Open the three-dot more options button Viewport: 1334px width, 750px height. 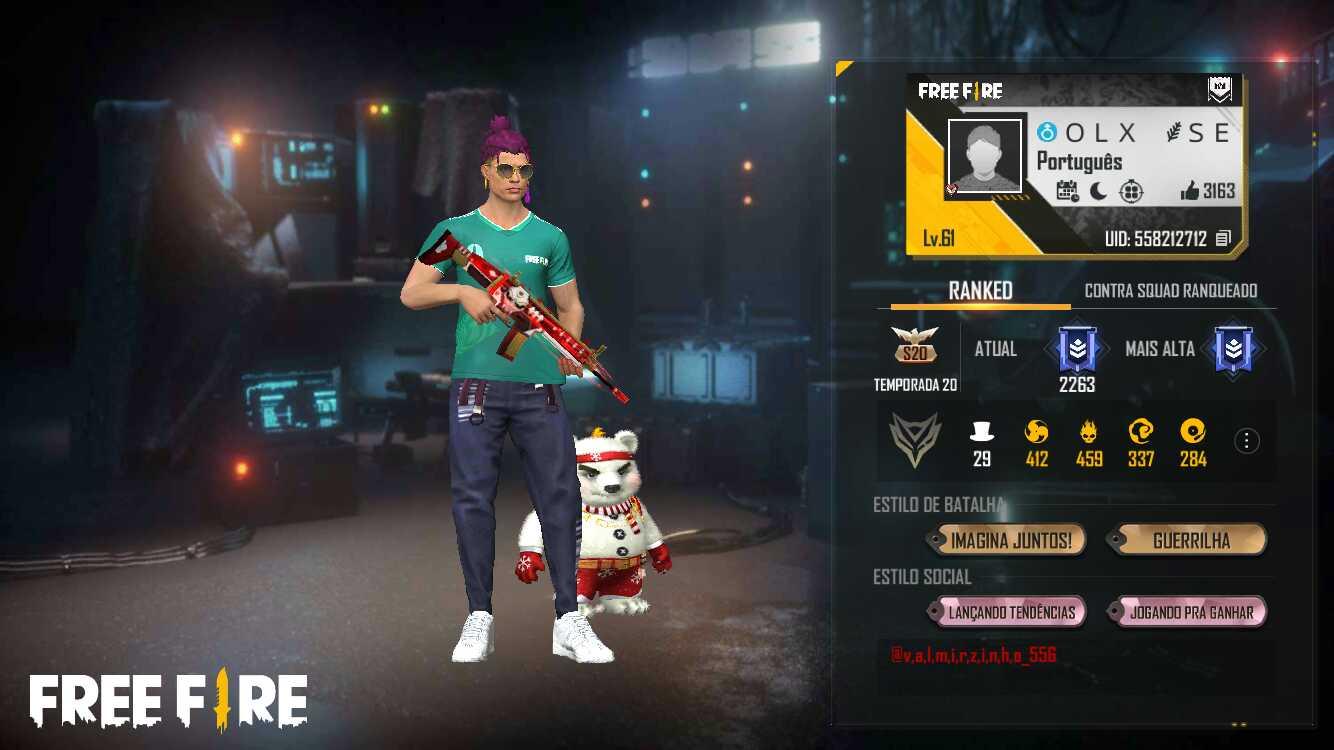pyautogui.click(x=1247, y=441)
